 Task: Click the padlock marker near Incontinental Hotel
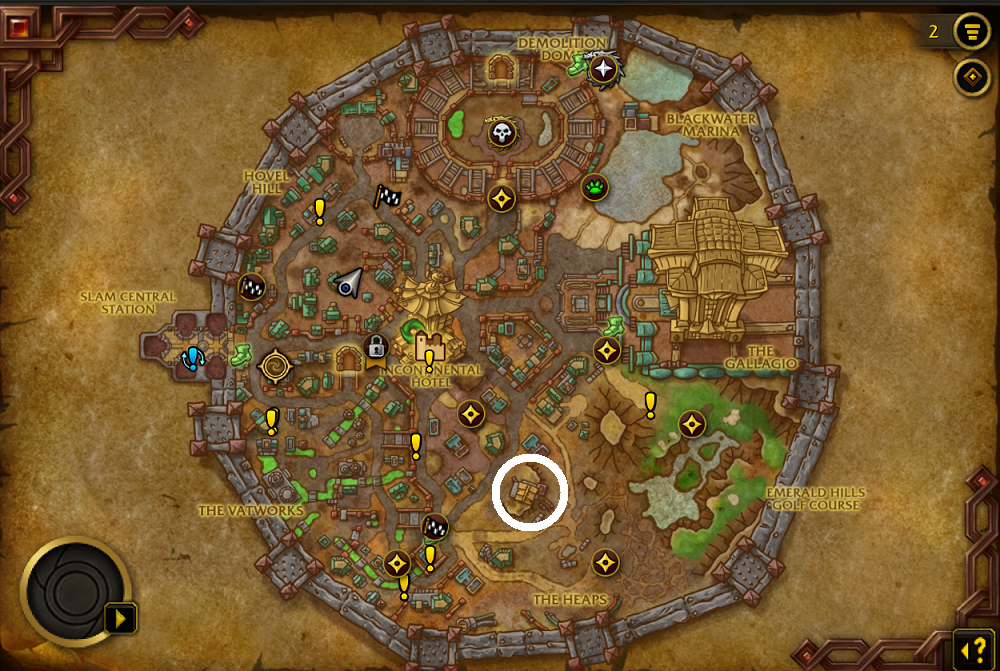[x=376, y=348]
